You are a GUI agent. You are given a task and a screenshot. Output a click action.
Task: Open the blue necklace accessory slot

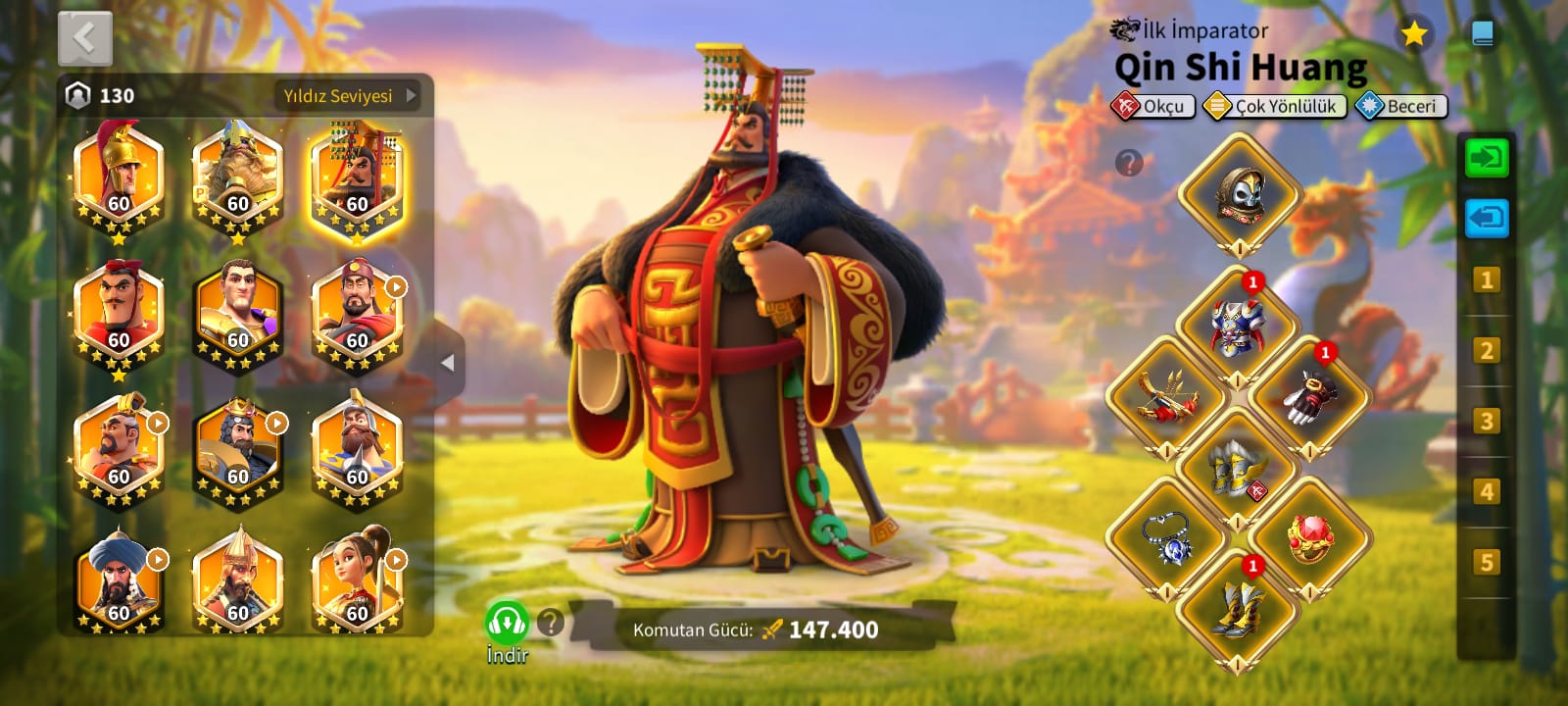[x=1166, y=538]
